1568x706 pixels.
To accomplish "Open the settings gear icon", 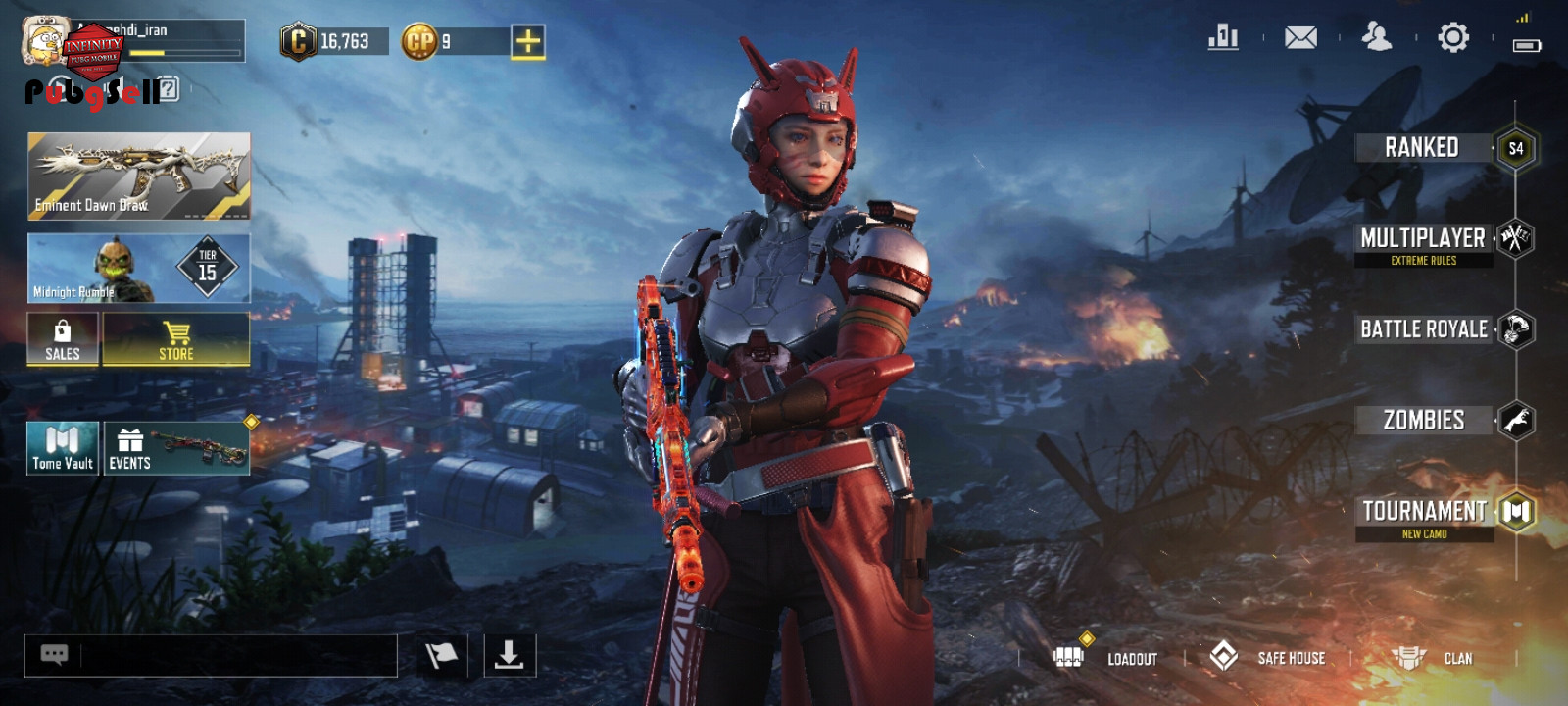I will [1453, 38].
